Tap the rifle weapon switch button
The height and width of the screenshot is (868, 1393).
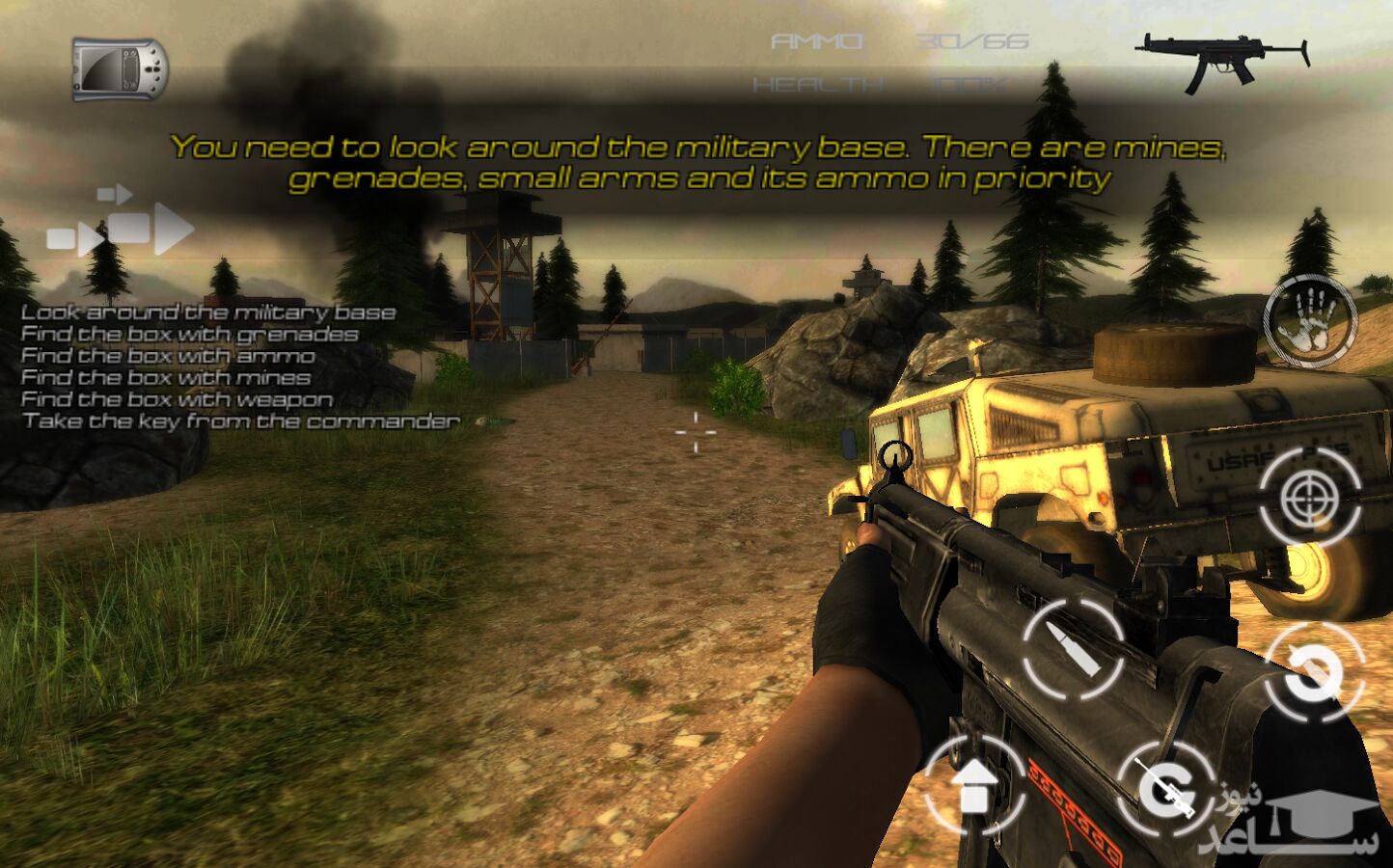(x=1165, y=788)
